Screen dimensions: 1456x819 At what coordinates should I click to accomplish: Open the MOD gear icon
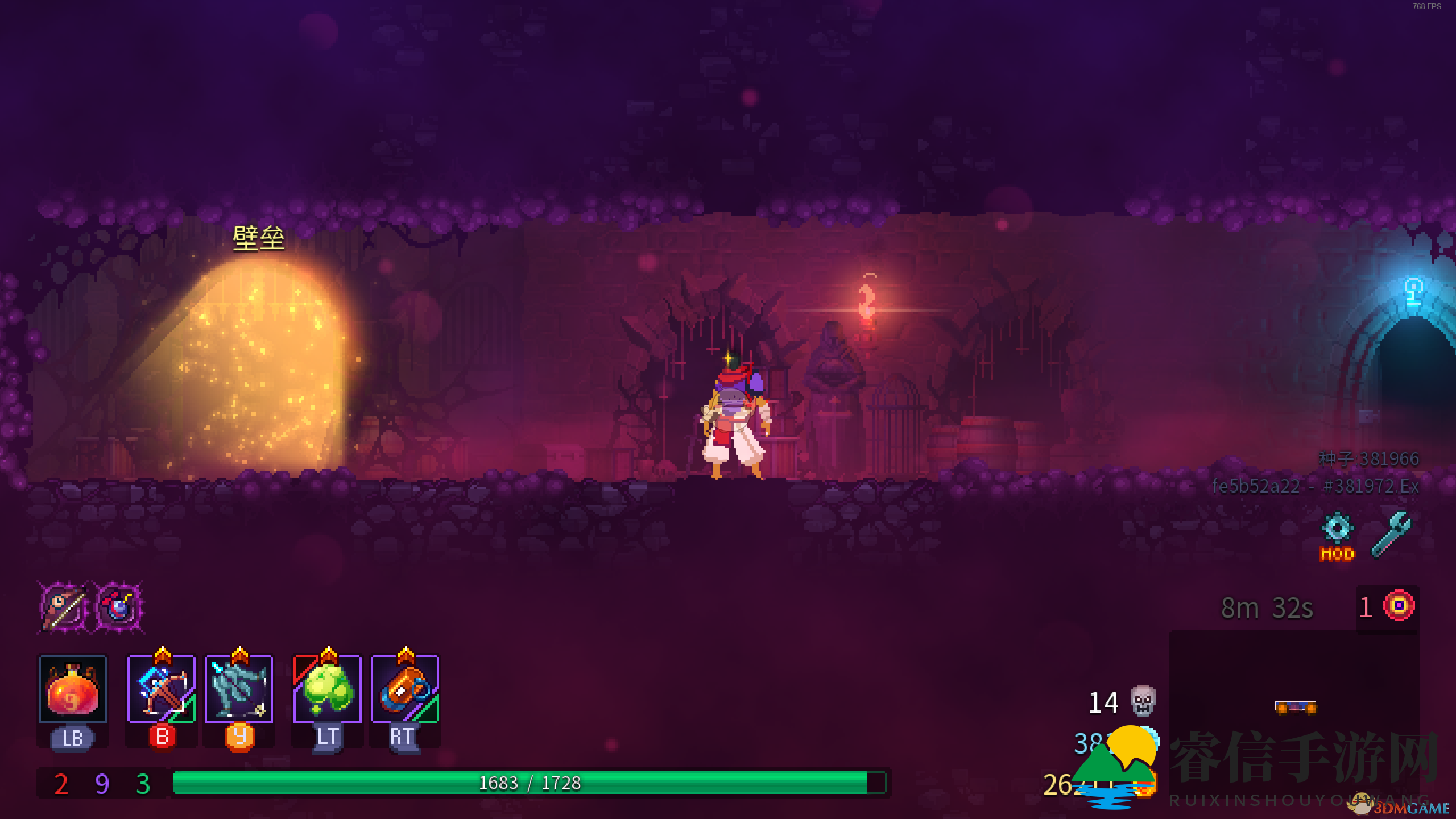pos(1337,536)
